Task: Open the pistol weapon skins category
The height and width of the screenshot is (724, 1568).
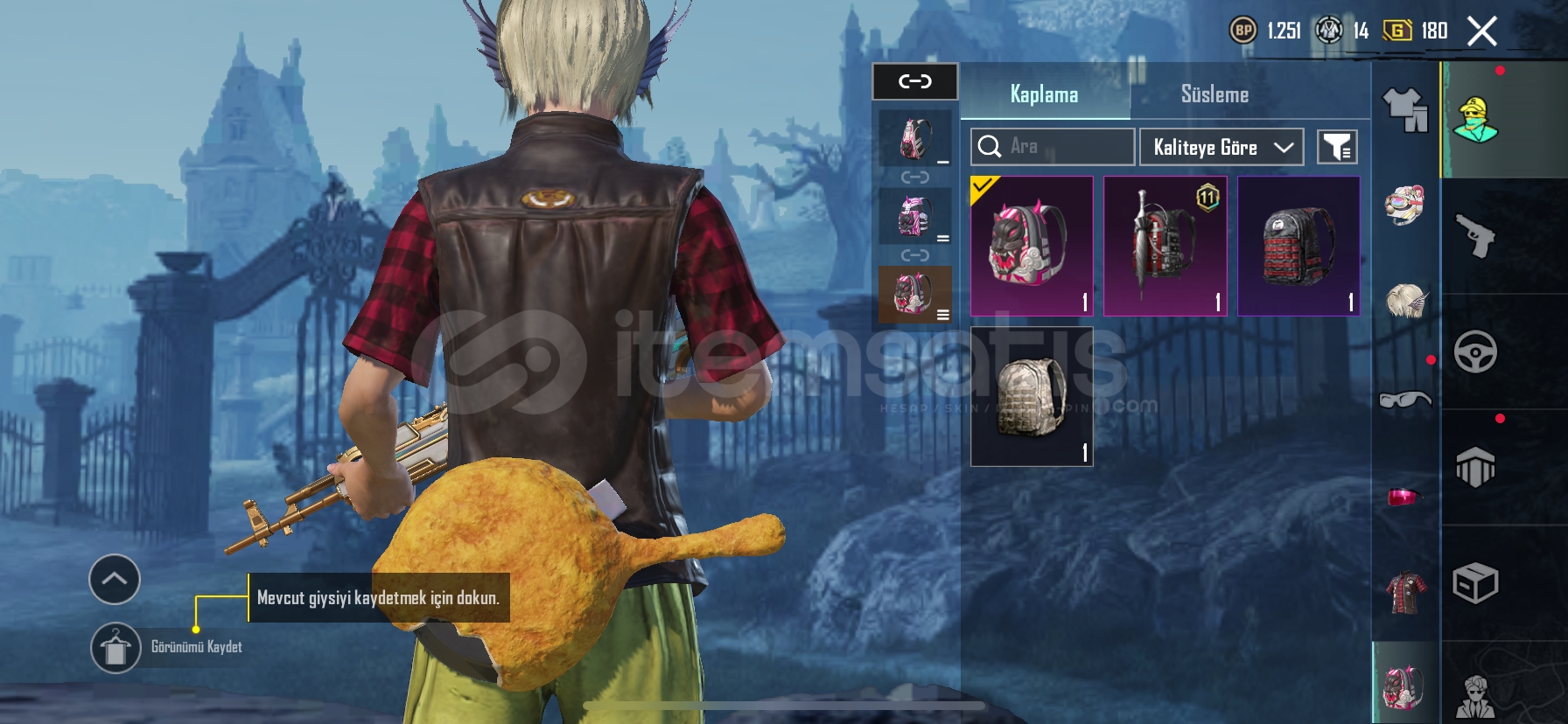Action: 1476,236
